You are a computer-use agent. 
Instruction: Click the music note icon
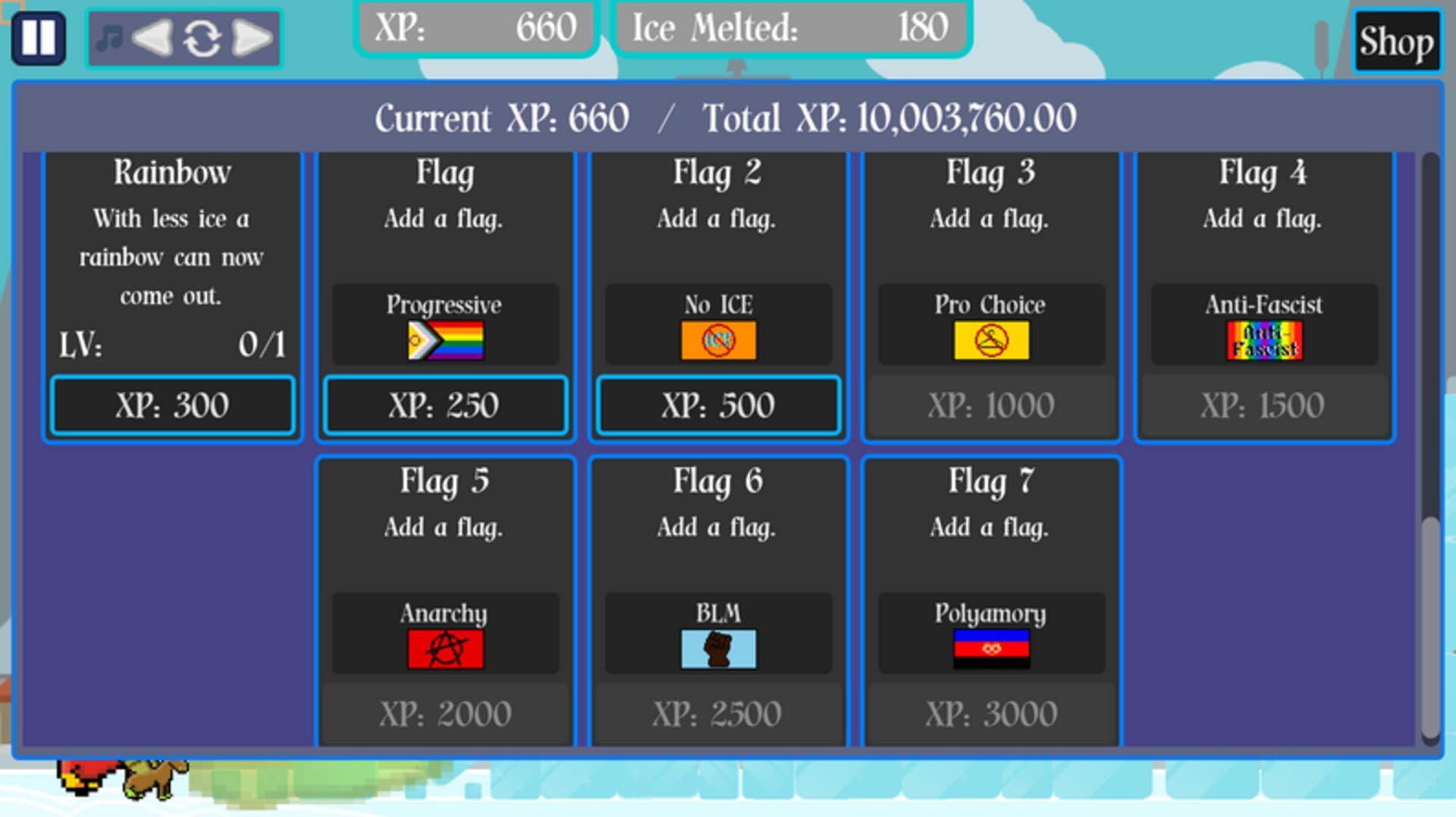click(x=111, y=37)
